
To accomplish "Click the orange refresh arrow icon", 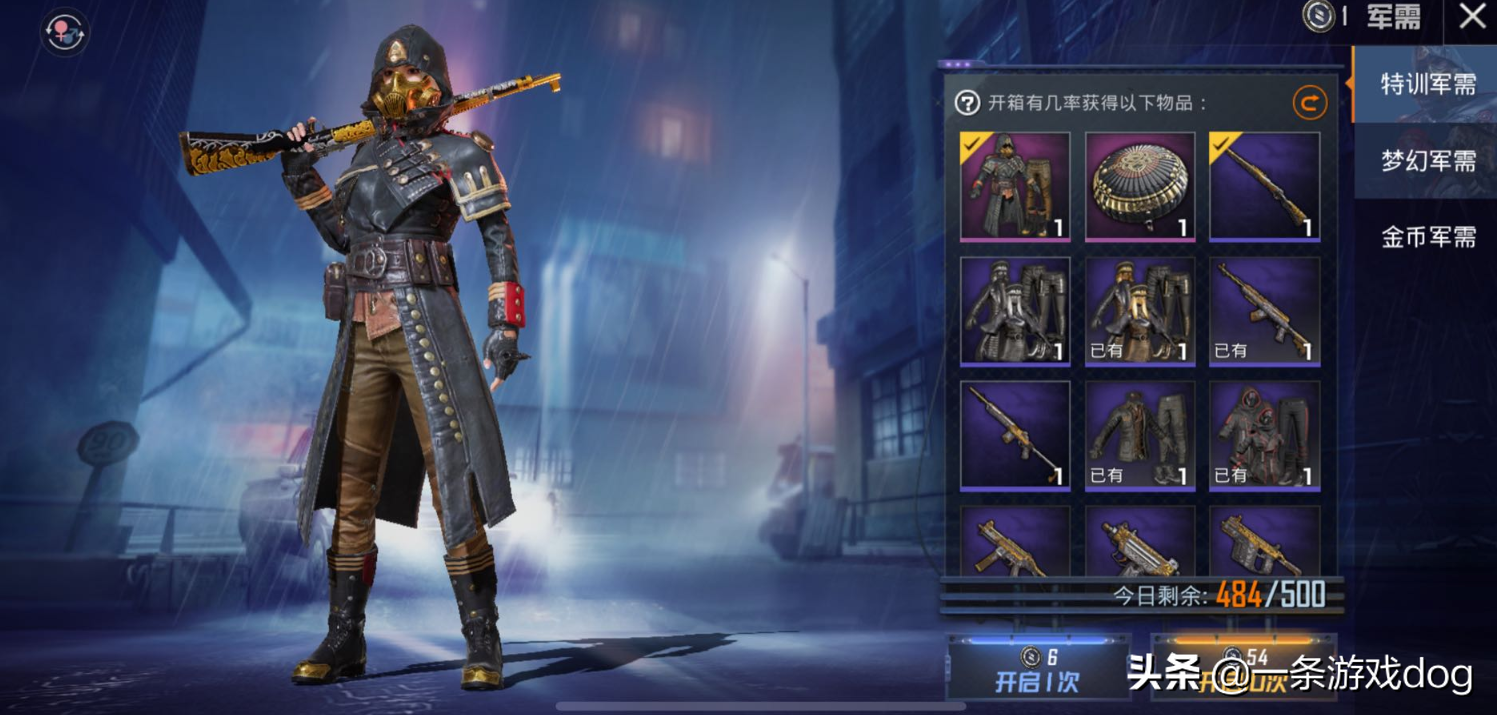I will tap(1309, 102).
